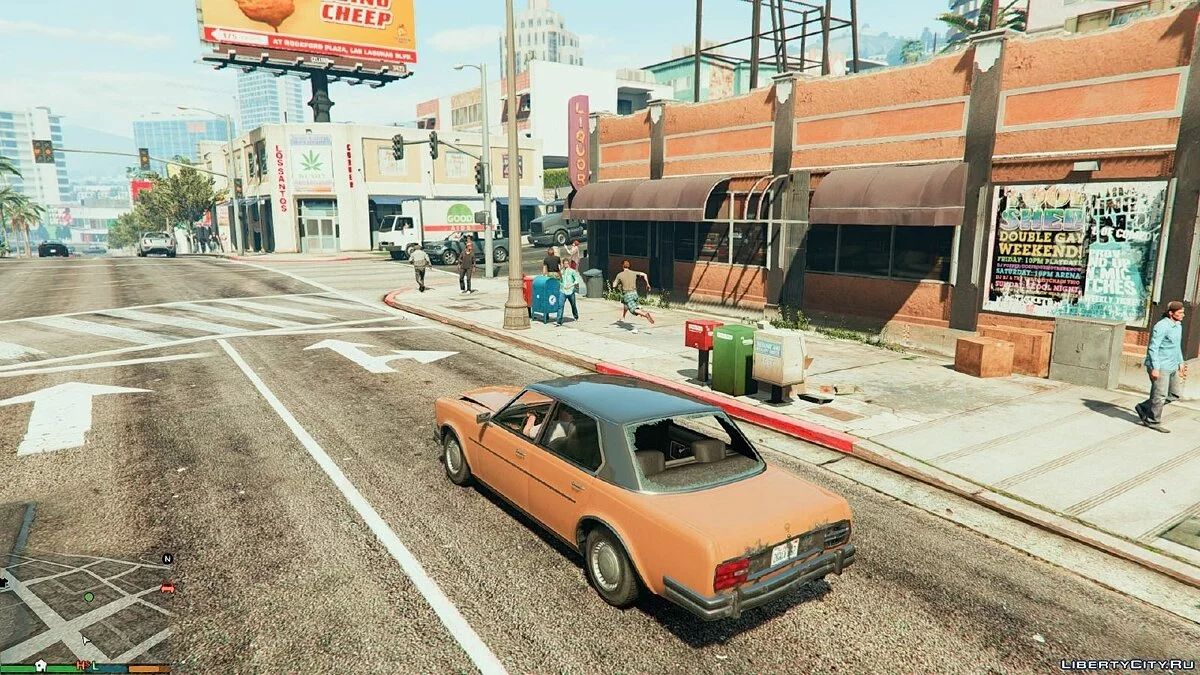1200x675 pixels.
Task: Select the white safehouse blip on minimap
Action: click(41, 664)
